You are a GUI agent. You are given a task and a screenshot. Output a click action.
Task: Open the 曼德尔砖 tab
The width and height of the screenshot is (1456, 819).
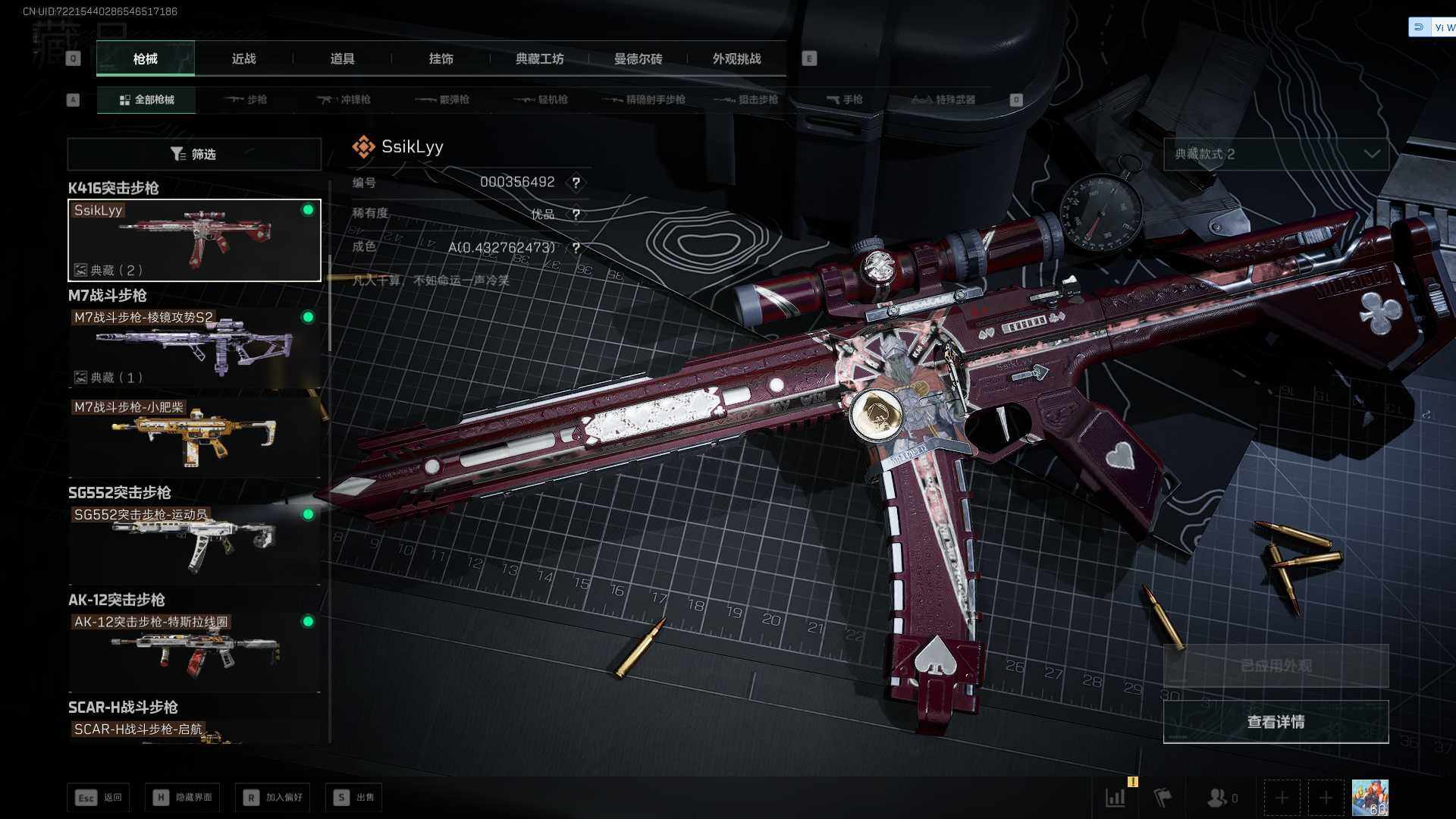coord(638,58)
